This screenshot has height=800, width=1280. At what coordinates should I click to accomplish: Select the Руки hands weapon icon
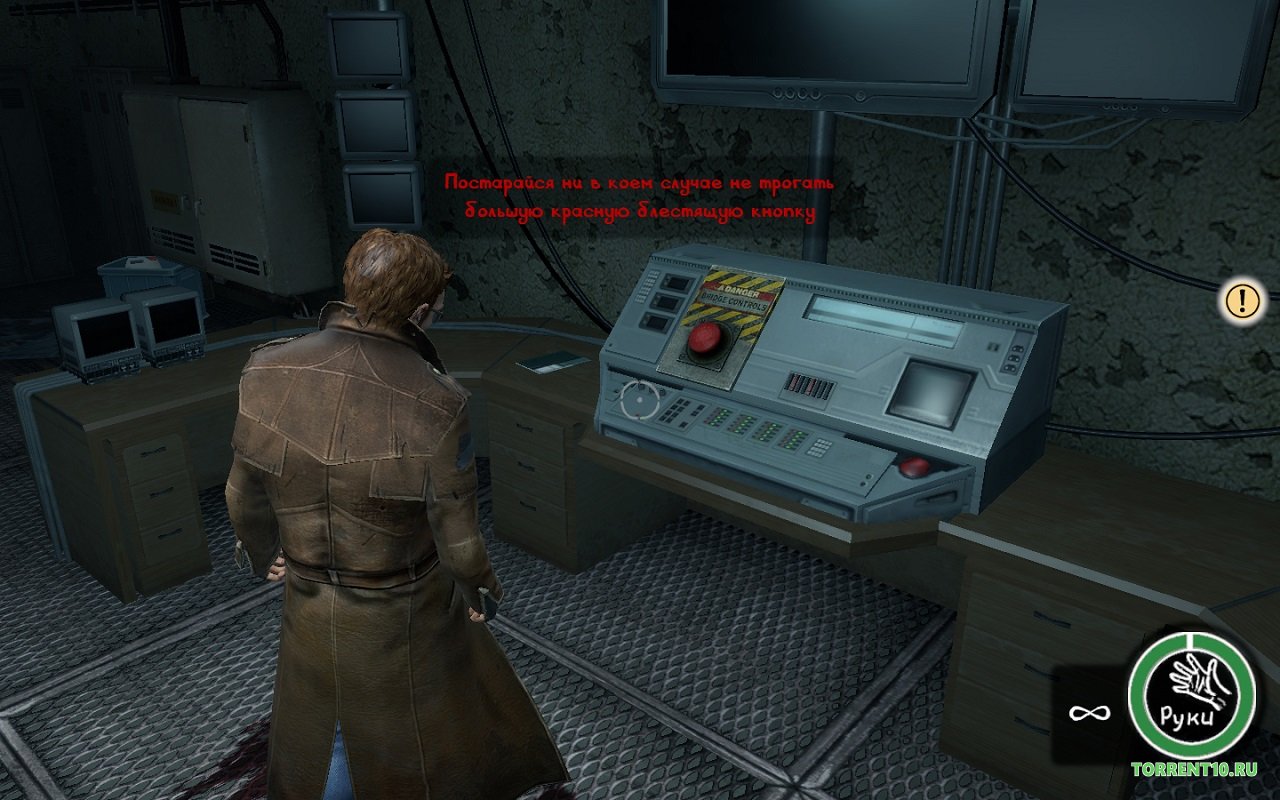[x=1190, y=695]
